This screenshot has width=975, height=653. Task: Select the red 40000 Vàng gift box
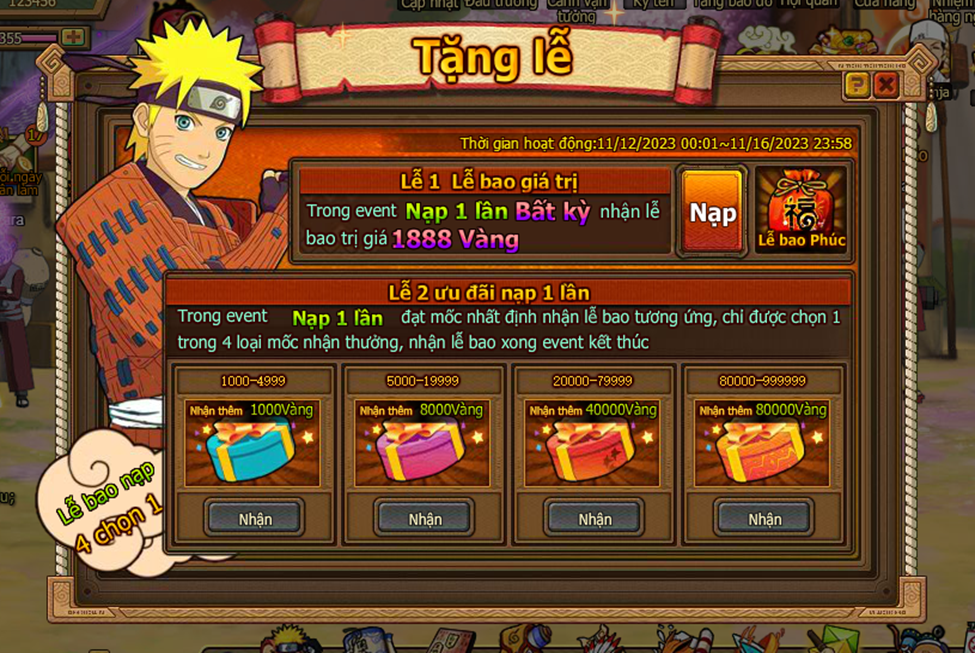(592, 452)
